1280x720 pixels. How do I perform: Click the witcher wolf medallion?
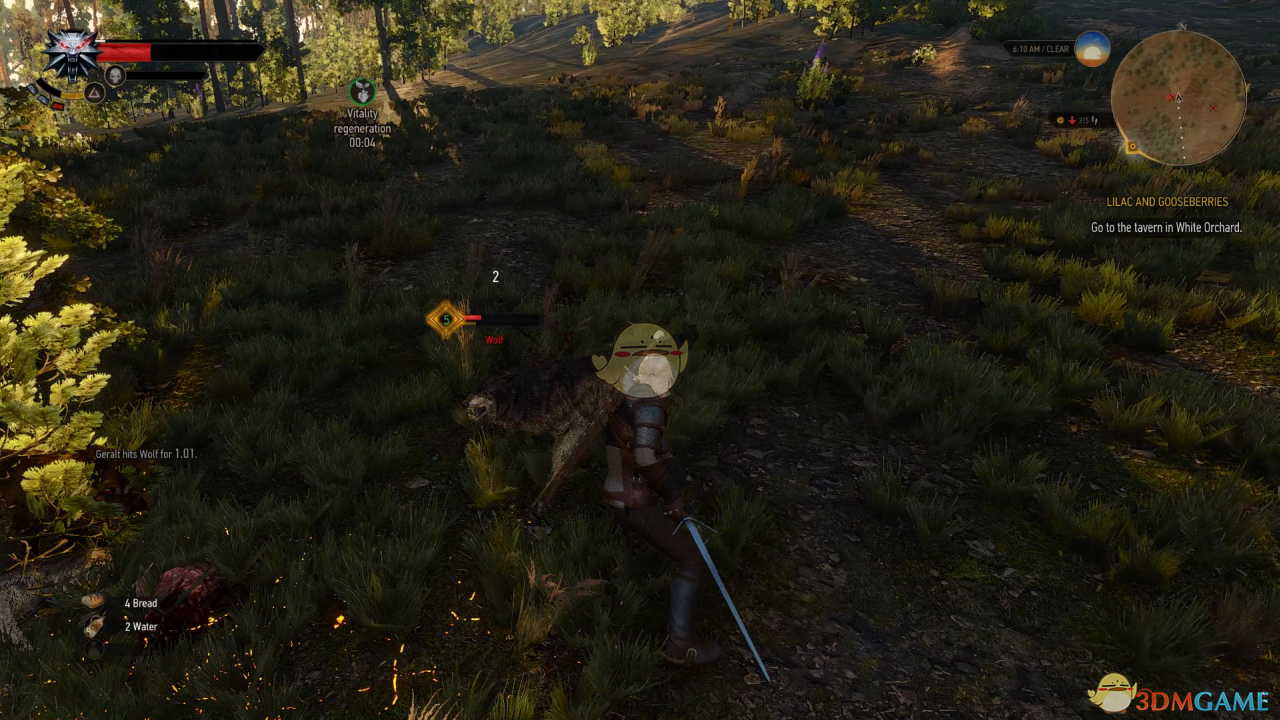pyautogui.click(x=72, y=55)
